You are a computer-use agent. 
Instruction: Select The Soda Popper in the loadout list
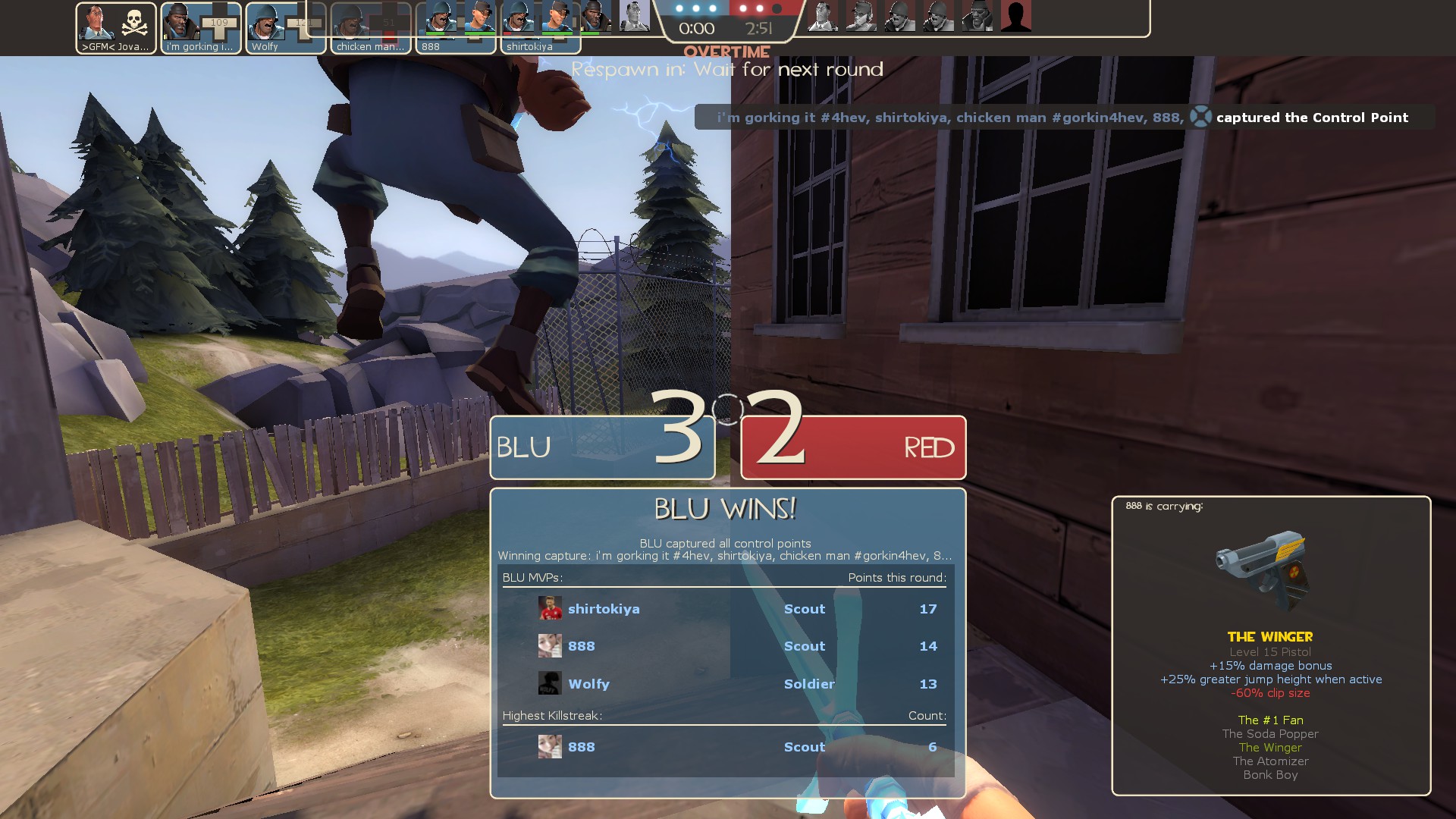1270,734
